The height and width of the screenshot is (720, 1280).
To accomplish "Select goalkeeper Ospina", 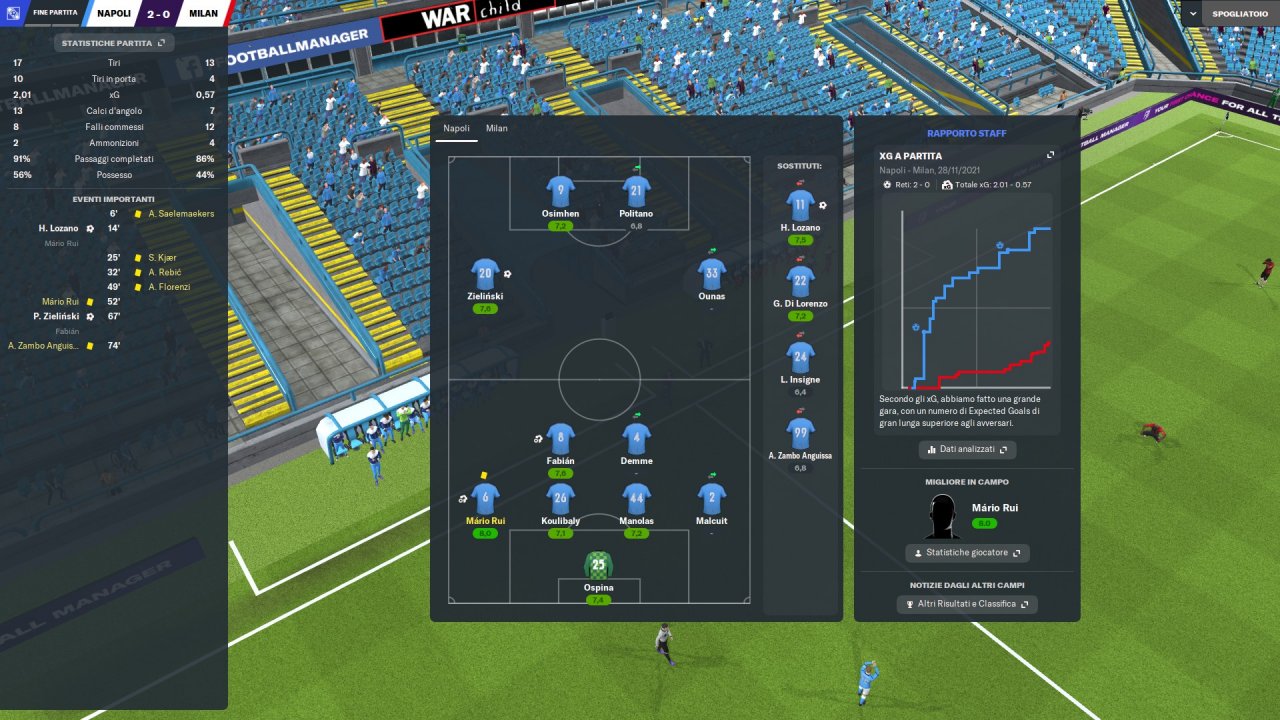I will coord(598,566).
